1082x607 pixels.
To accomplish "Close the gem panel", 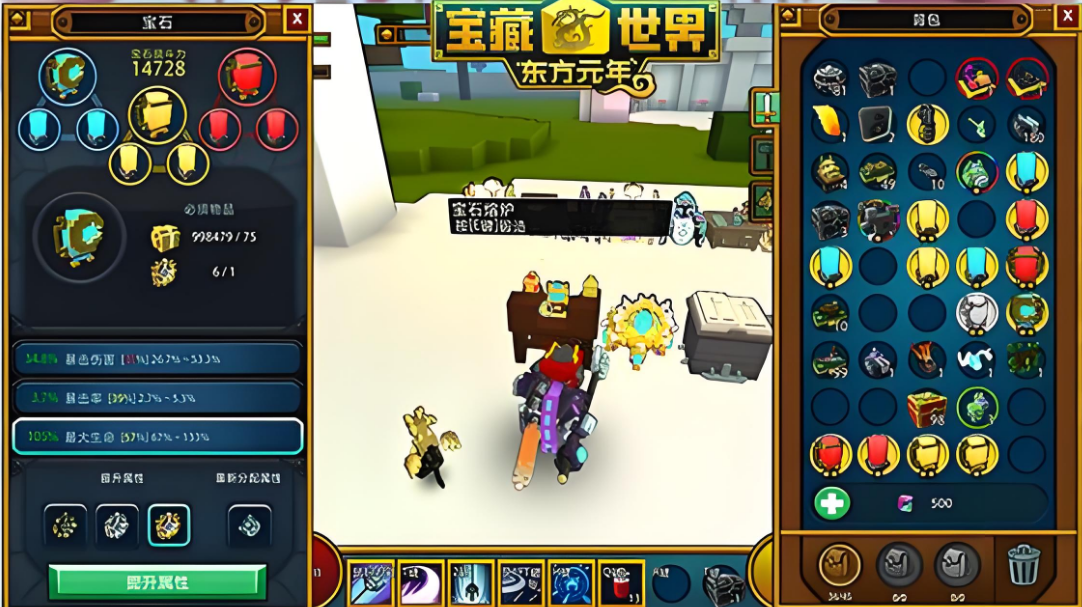I will (x=297, y=19).
